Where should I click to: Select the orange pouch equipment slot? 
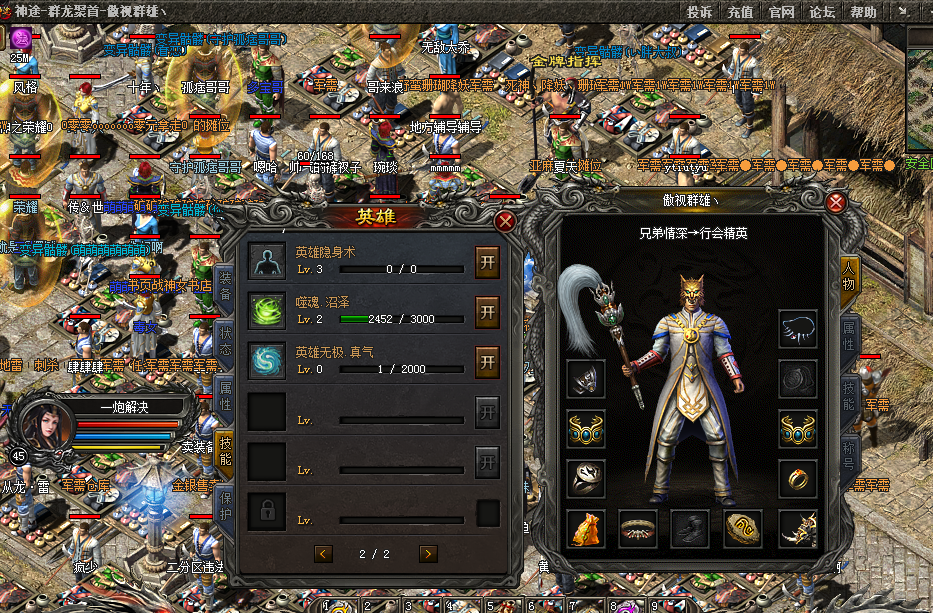tap(587, 529)
